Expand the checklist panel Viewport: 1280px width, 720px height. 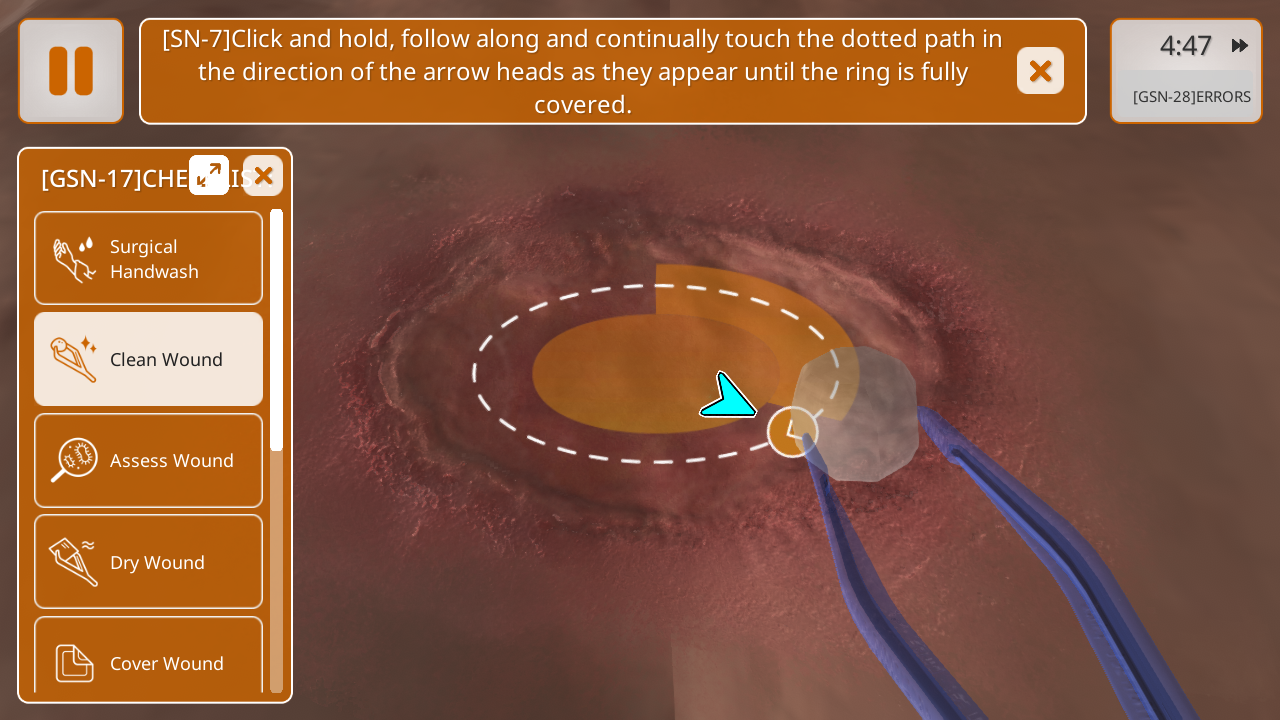[209, 175]
